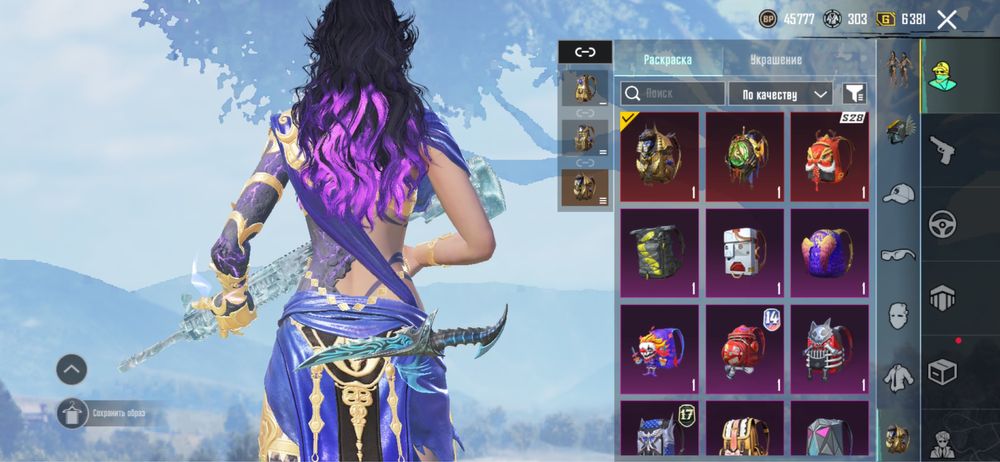The width and height of the screenshot is (1000, 462).
Task: Select the golden pharaoh backpack skin
Action: coord(659,156)
